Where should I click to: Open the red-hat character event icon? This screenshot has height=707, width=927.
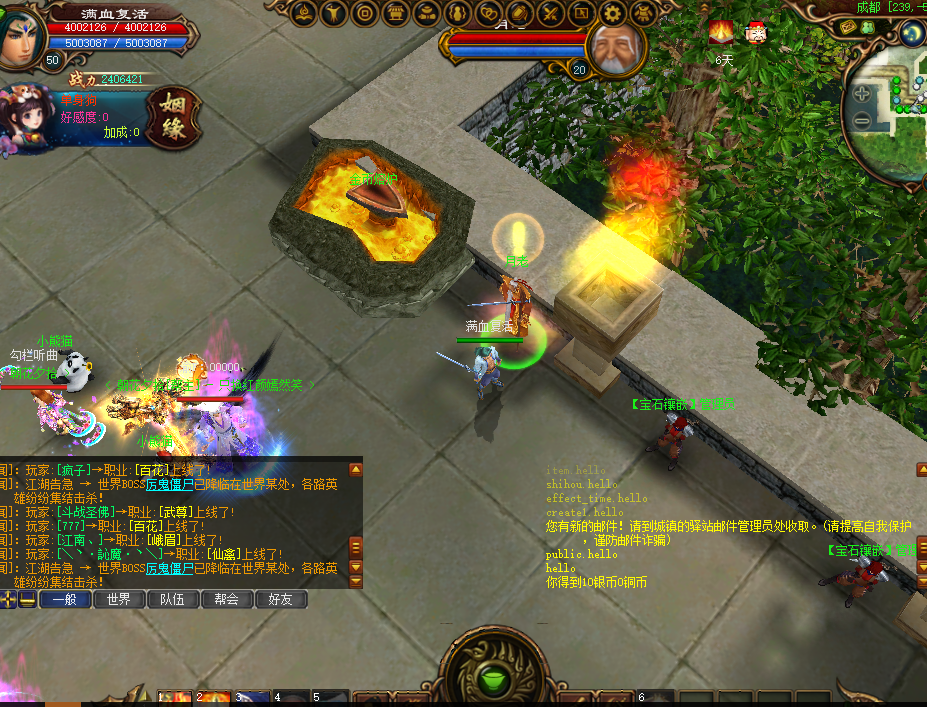[756, 33]
